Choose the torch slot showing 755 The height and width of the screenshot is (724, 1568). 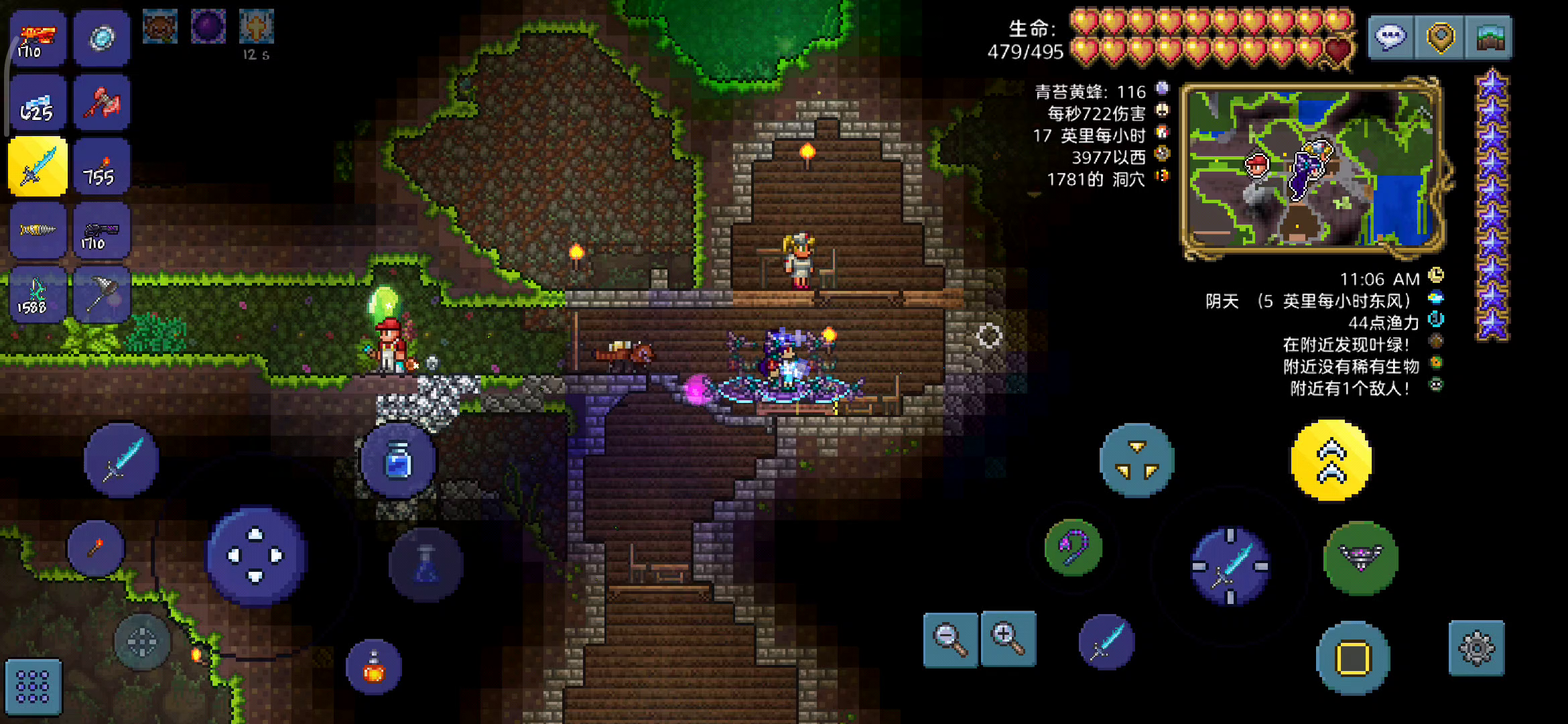[x=102, y=166]
